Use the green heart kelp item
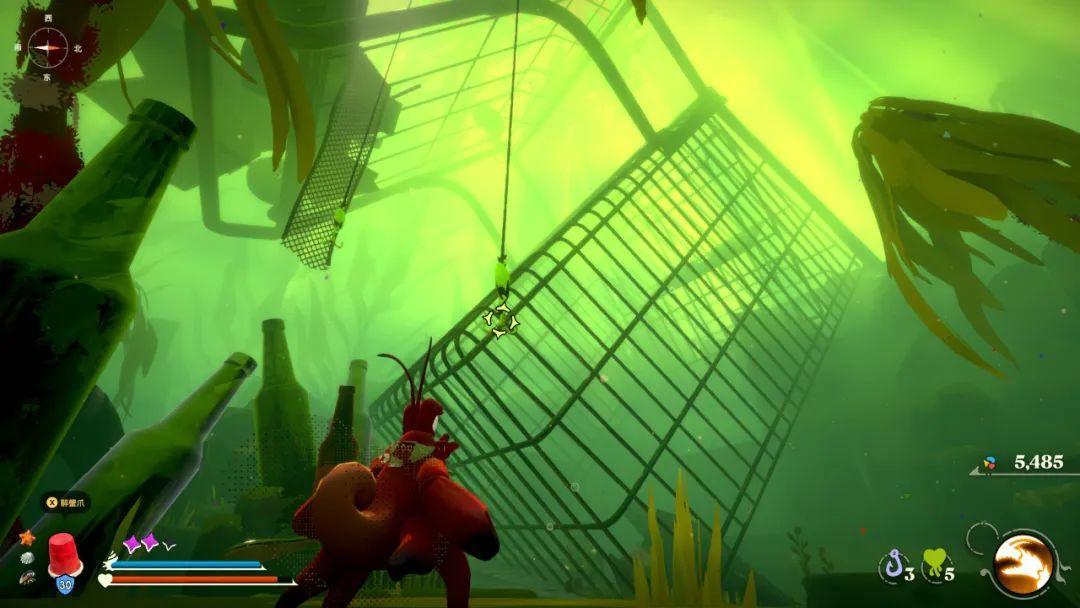 pyautogui.click(x=935, y=564)
